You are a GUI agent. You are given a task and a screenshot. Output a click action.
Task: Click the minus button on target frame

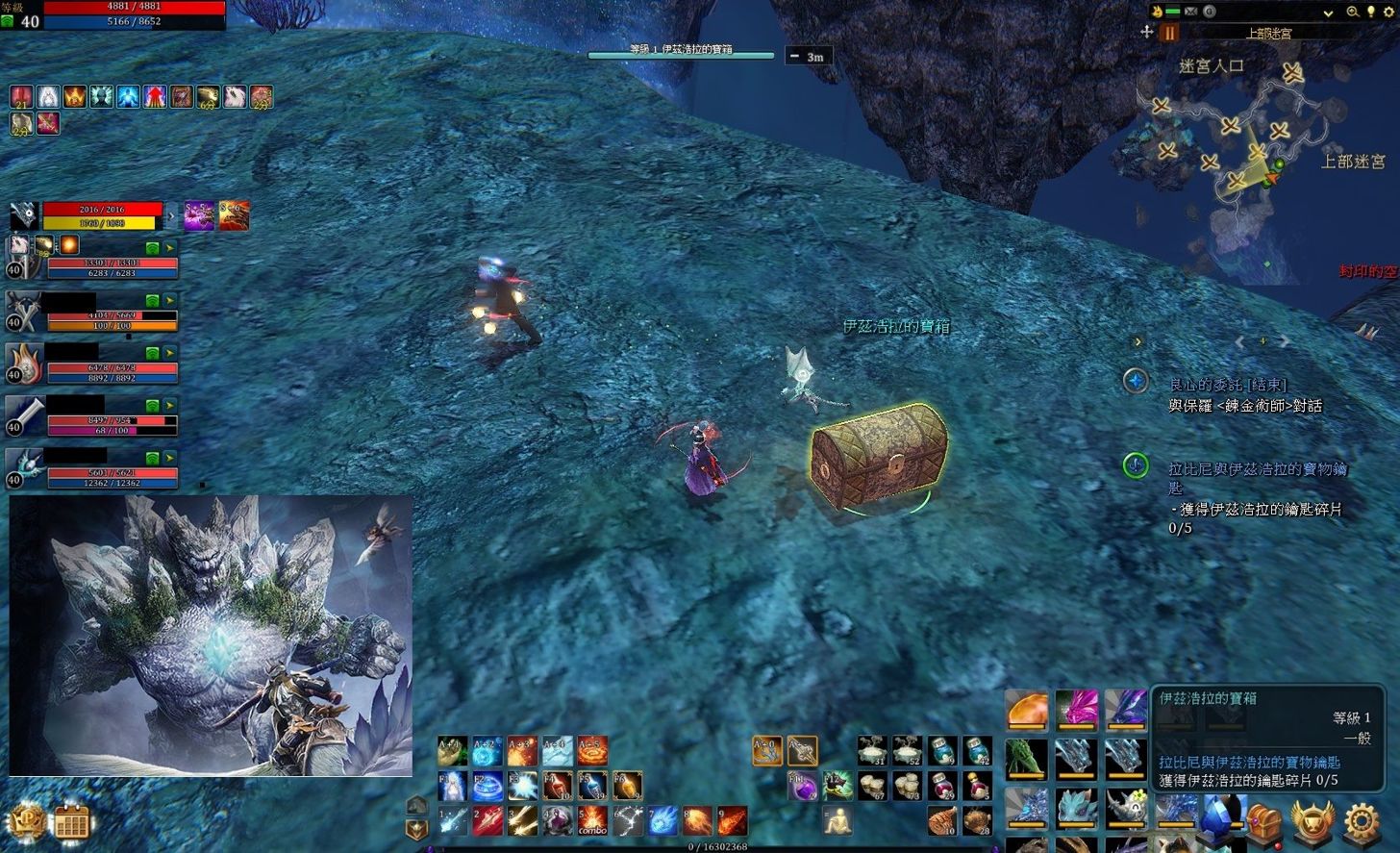tap(794, 56)
